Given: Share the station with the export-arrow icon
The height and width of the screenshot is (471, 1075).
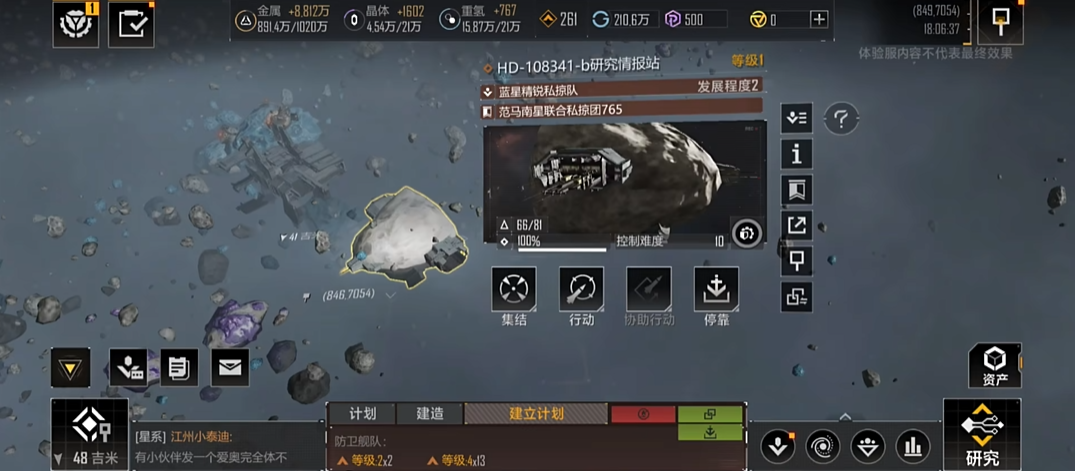Looking at the screenshot, I should [796, 225].
